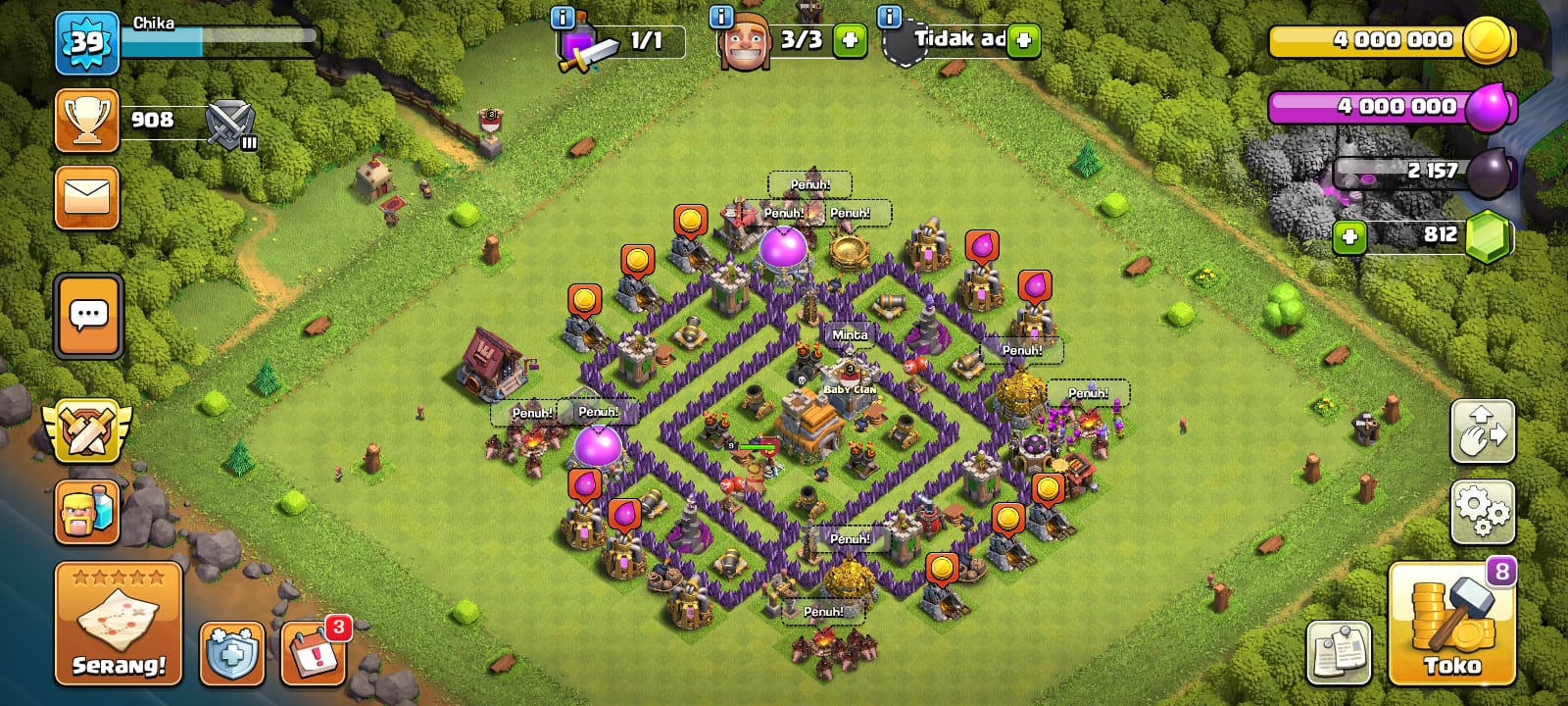Open the settings gears button
This screenshot has width=1568, height=706.
pos(1482,511)
